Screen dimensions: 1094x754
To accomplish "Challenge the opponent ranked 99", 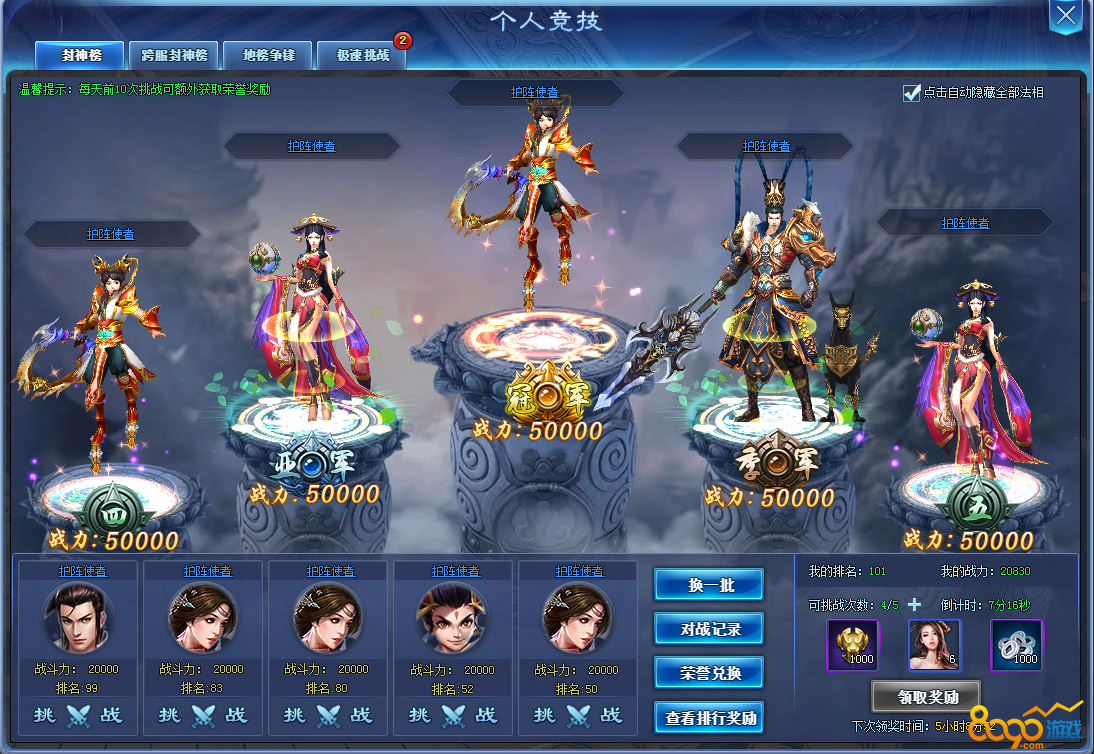I will (x=78, y=715).
